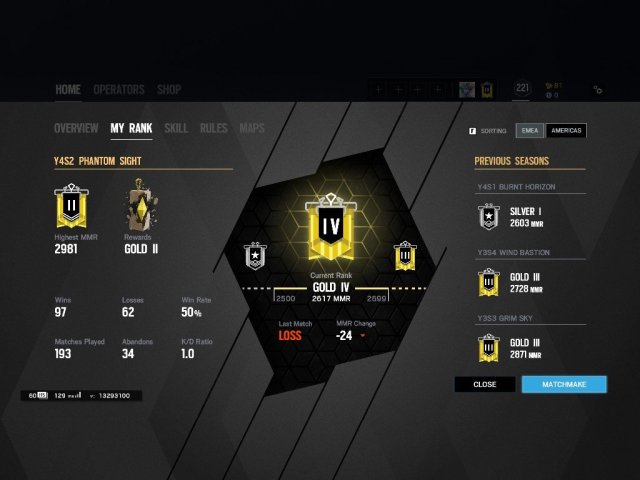Open the RULES tab
640x480 pixels.
(x=213, y=128)
